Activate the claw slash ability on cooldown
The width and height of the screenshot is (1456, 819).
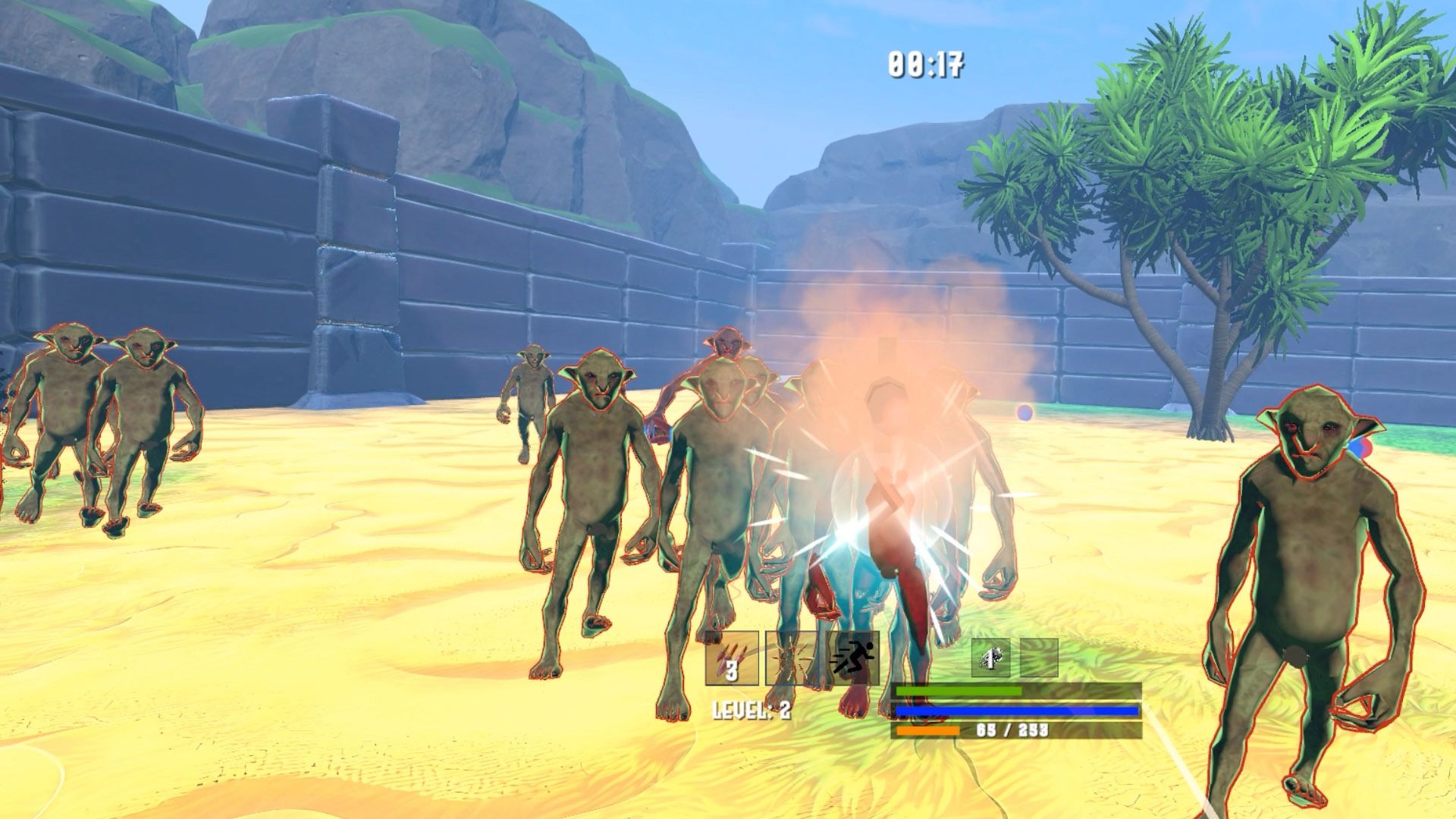[732, 657]
